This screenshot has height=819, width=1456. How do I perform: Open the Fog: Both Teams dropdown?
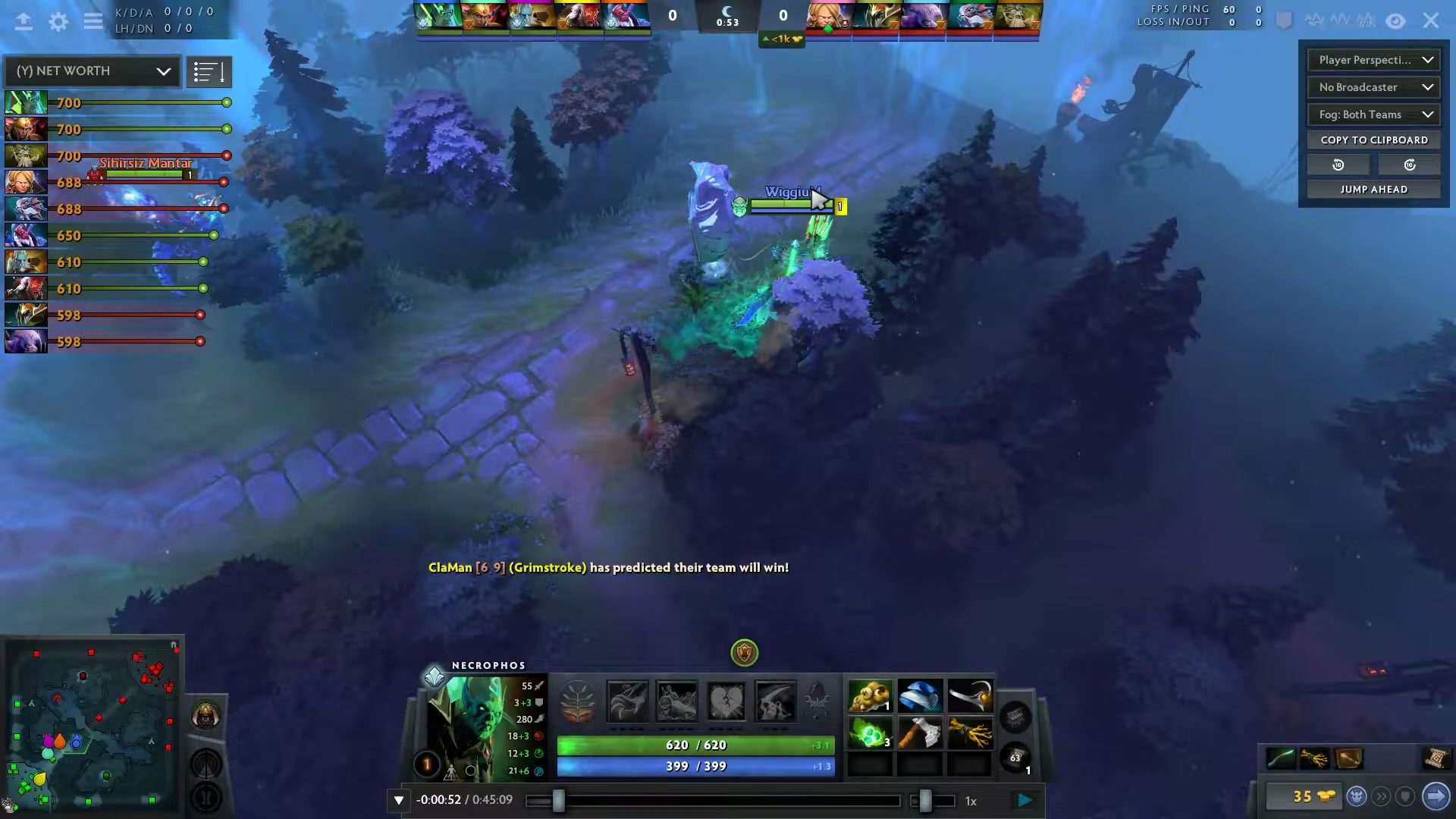tap(1373, 115)
